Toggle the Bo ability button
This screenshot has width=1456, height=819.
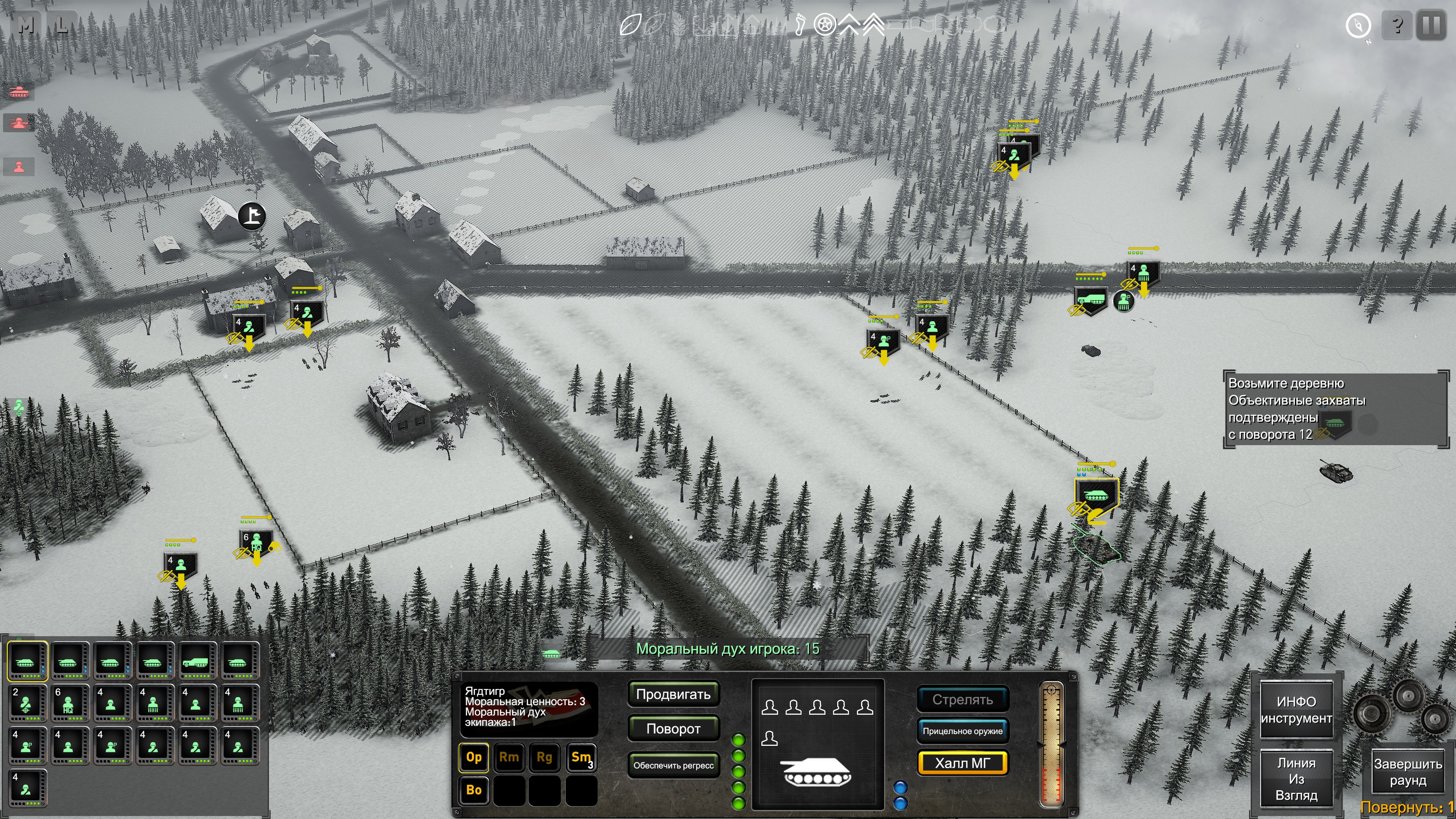(x=474, y=790)
